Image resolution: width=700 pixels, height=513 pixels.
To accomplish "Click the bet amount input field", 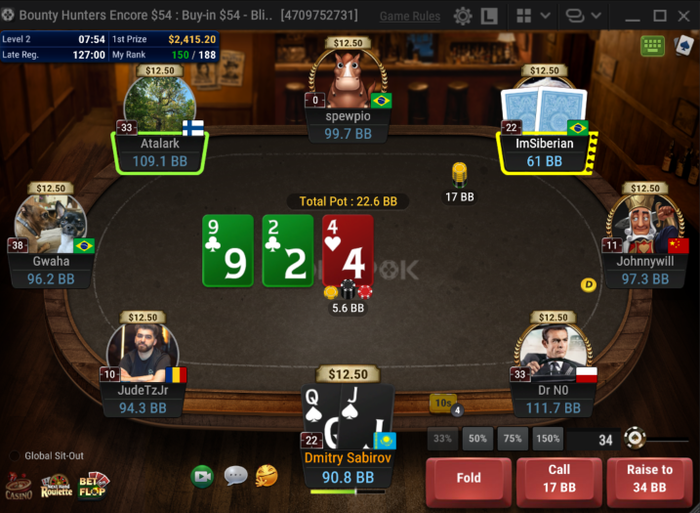I will point(593,440).
